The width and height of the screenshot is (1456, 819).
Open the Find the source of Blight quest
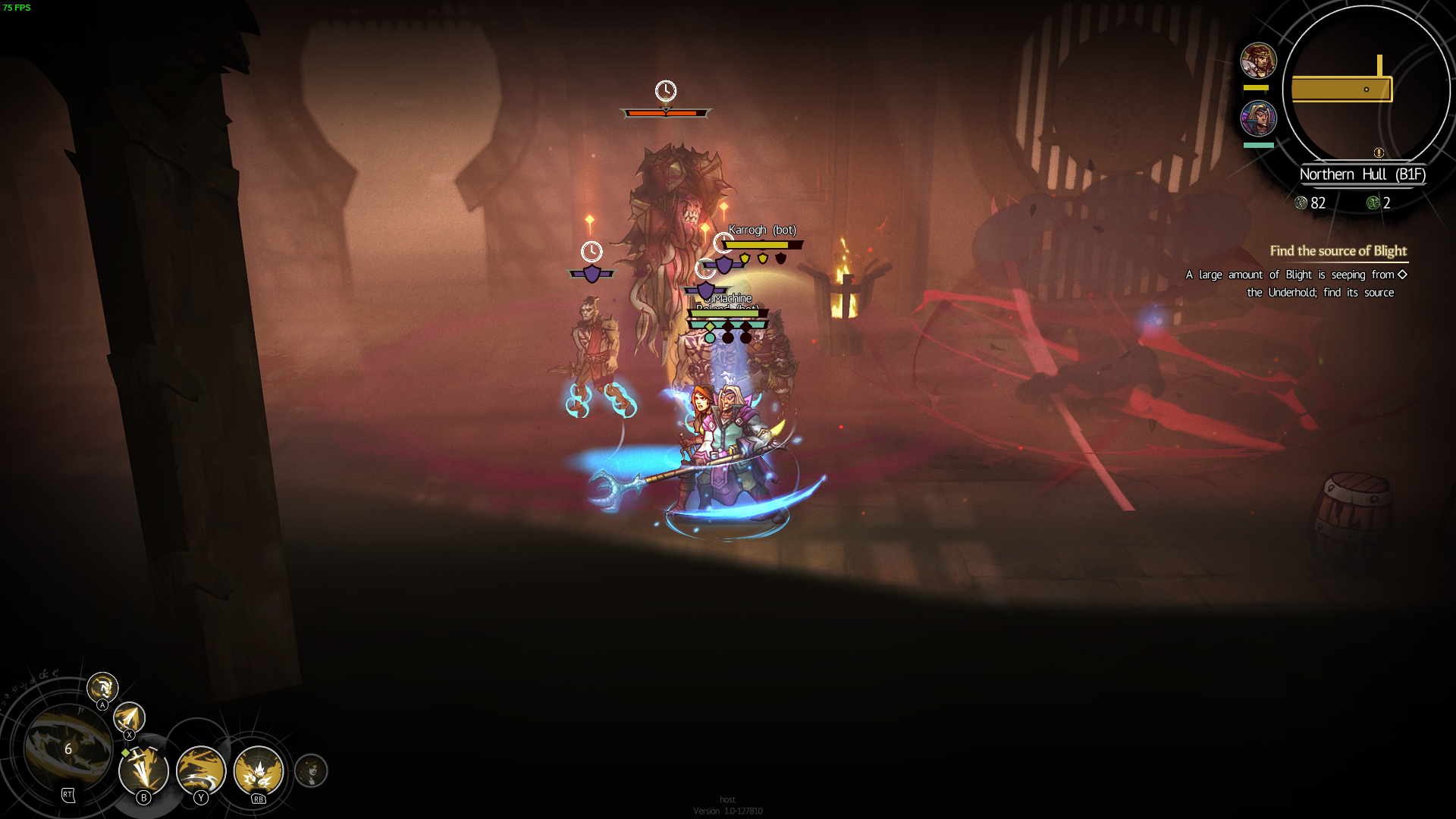coord(1338,251)
